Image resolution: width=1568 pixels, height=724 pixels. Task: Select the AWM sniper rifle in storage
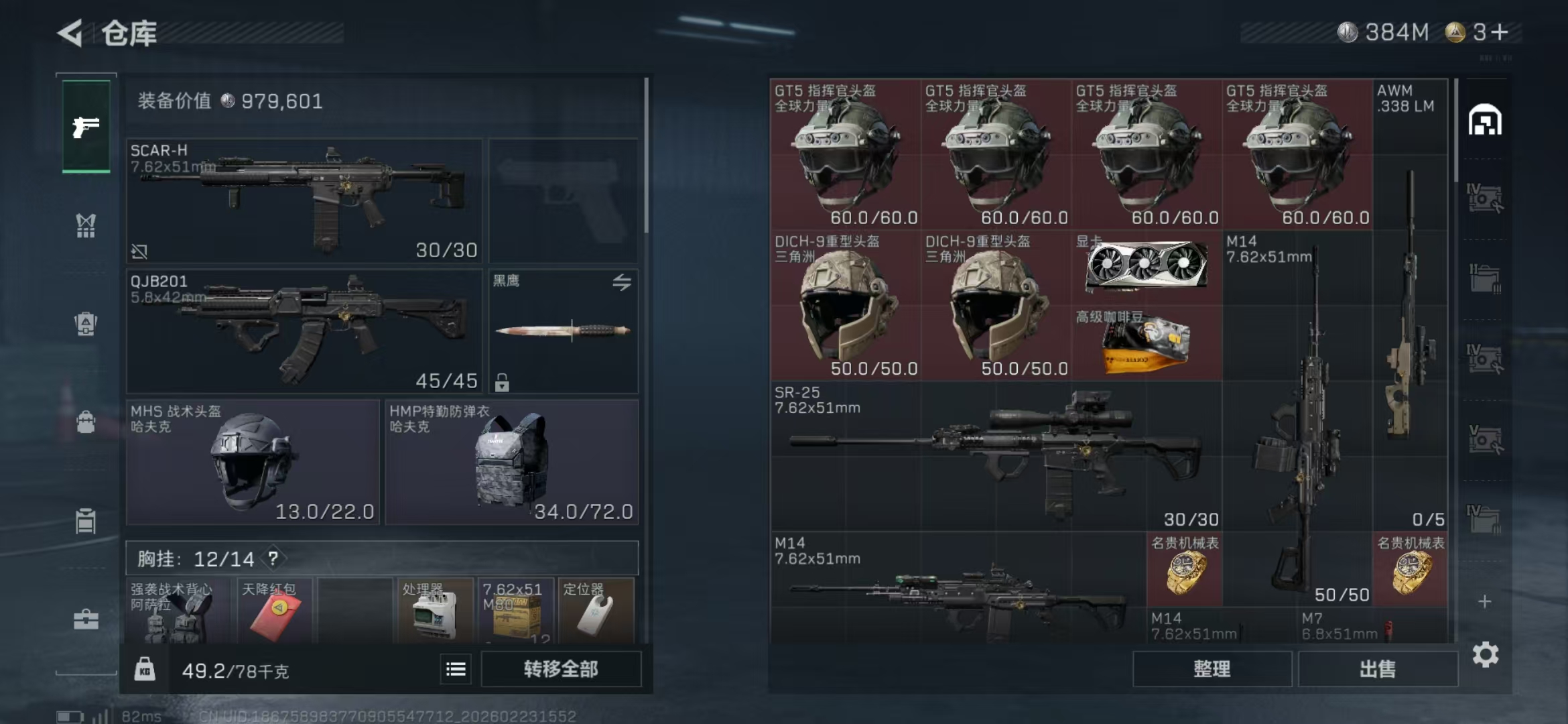[x=1410, y=302]
